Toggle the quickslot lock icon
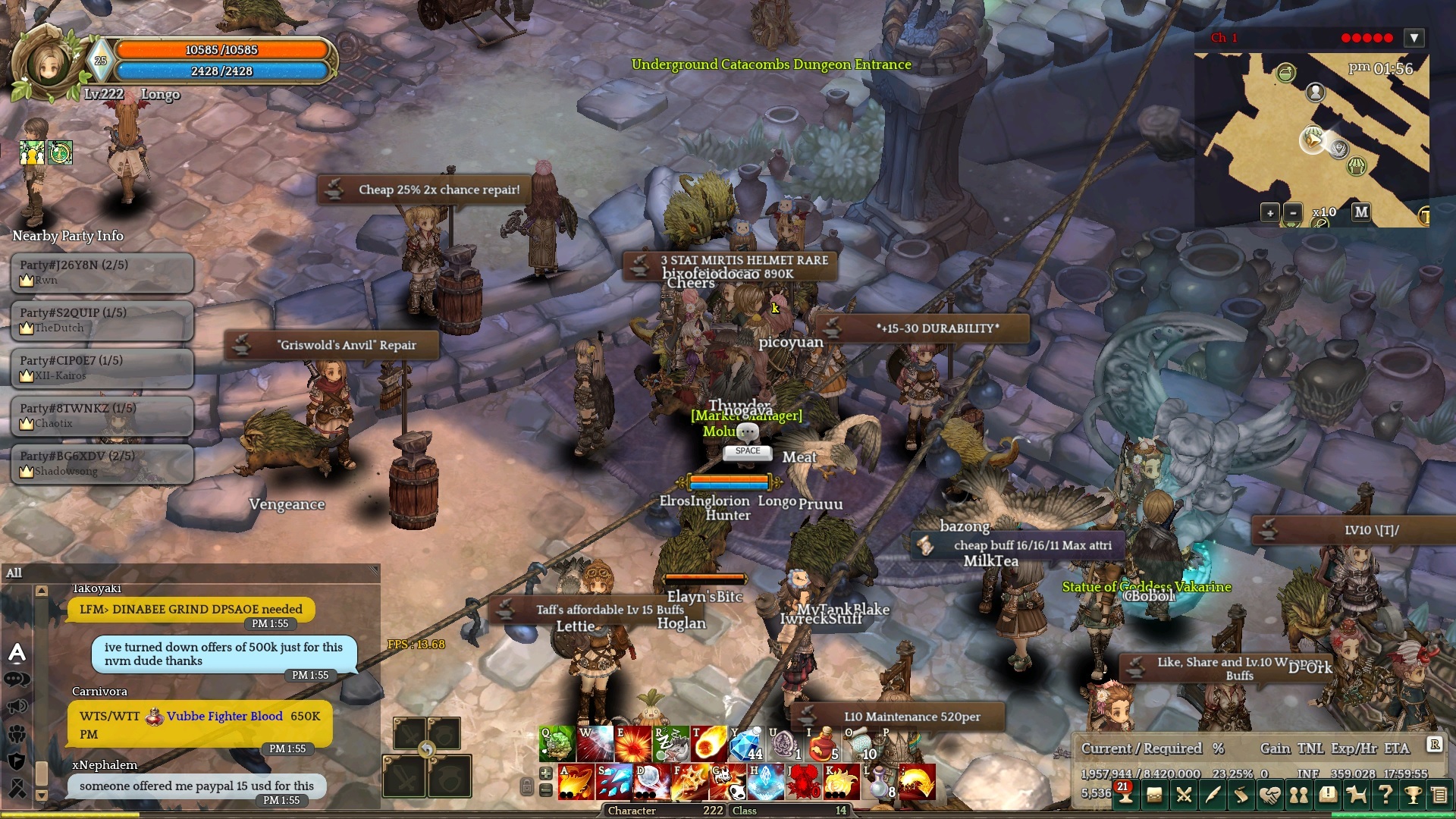Image resolution: width=1456 pixels, height=819 pixels. [x=526, y=786]
